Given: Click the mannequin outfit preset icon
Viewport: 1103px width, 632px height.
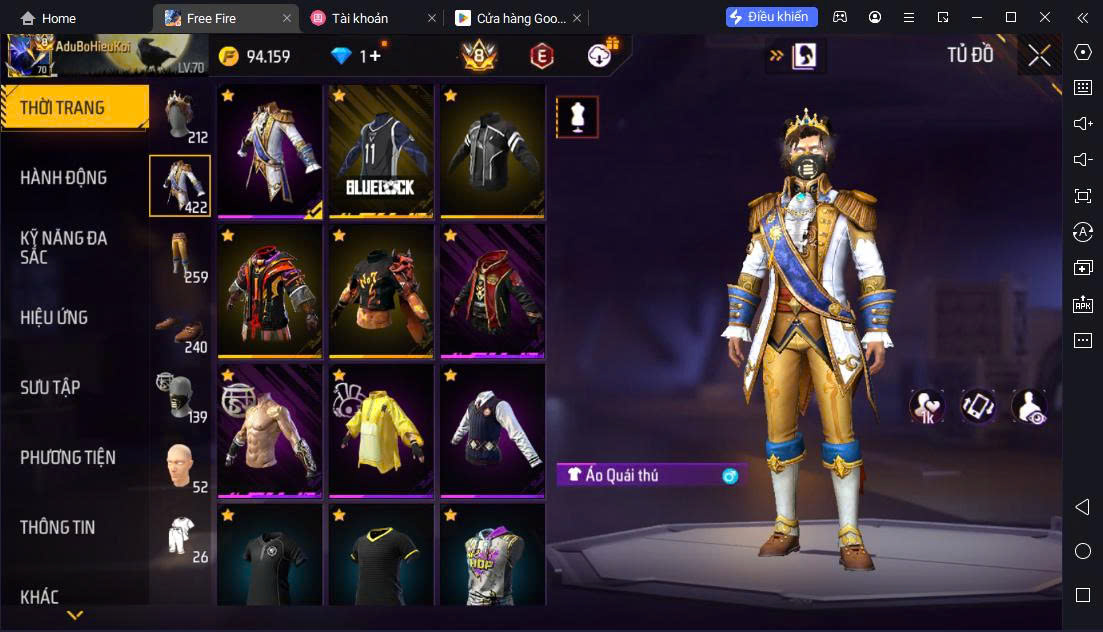Looking at the screenshot, I should point(577,117).
